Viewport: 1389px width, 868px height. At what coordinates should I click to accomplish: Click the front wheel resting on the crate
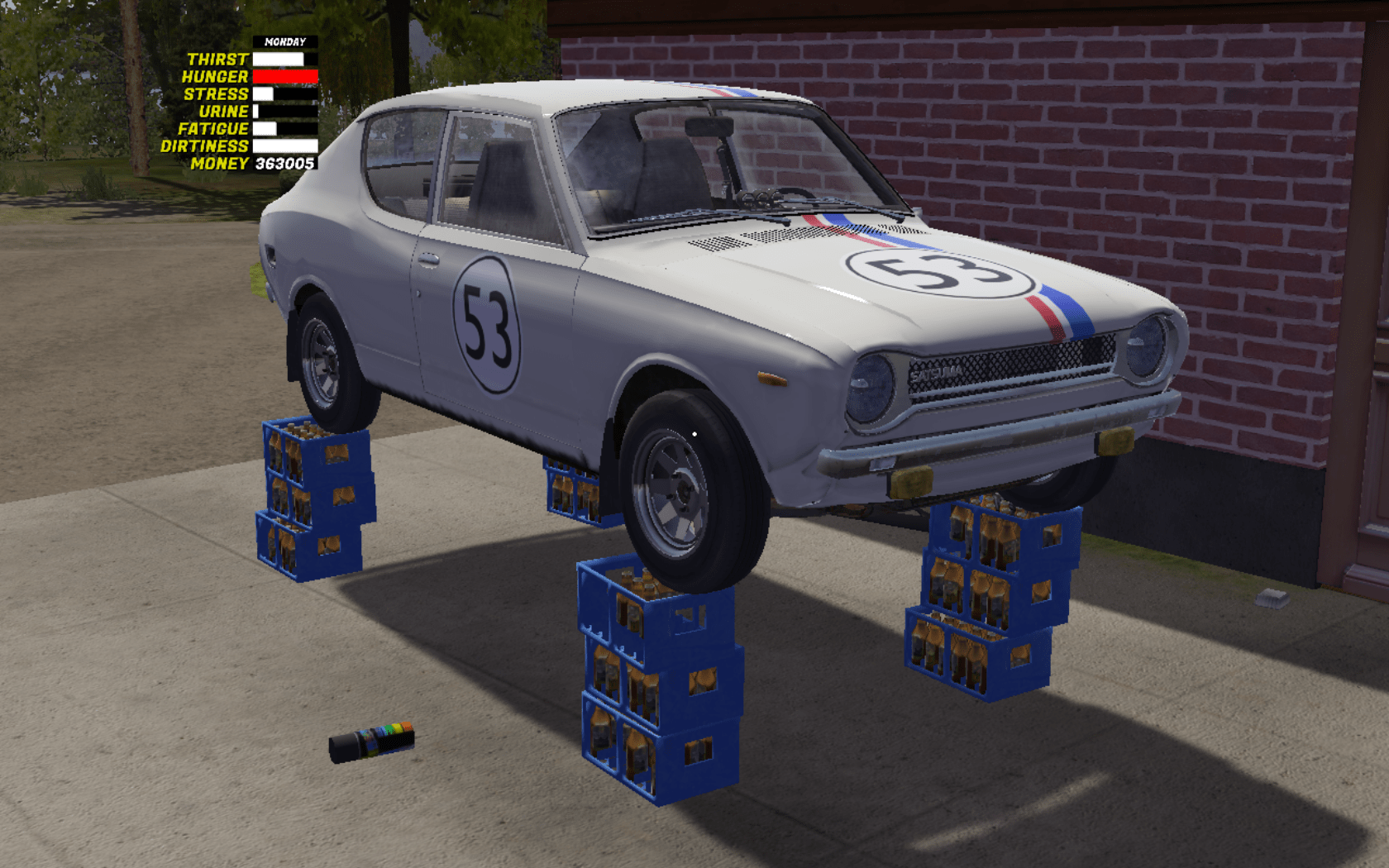[x=680, y=488]
